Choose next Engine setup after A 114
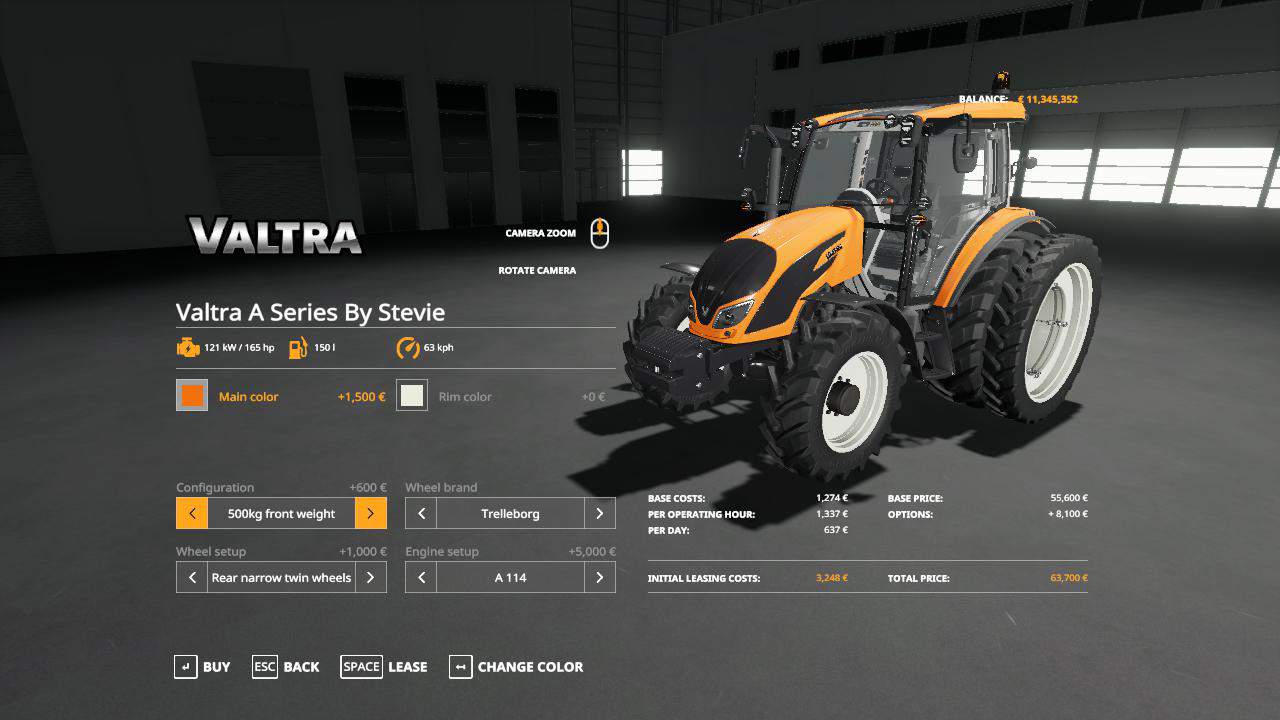 click(x=599, y=578)
